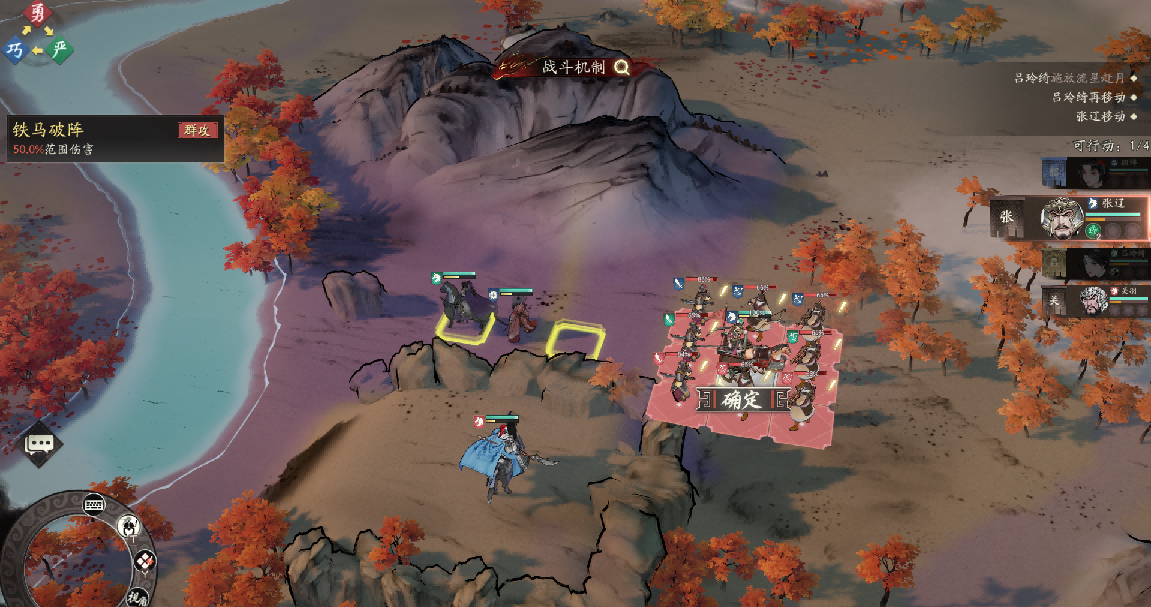Click the red 勇 attribute diamond

38,14
